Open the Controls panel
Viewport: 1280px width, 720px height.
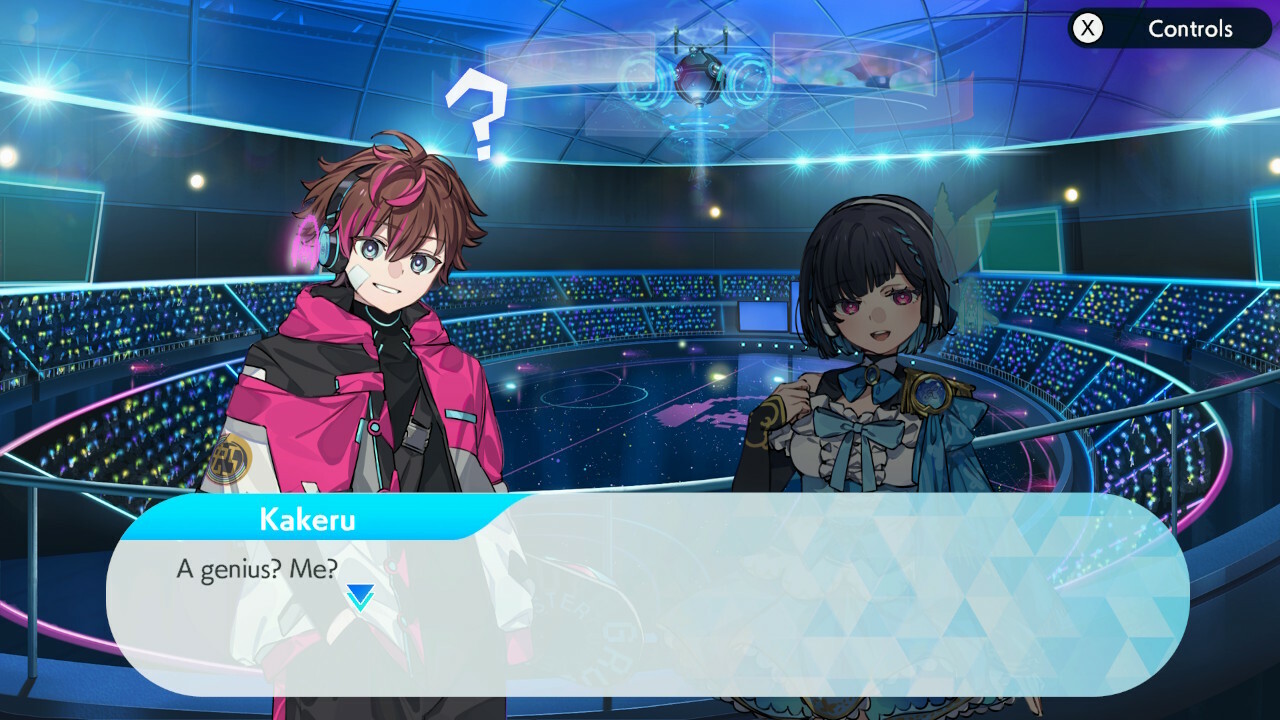(1168, 29)
